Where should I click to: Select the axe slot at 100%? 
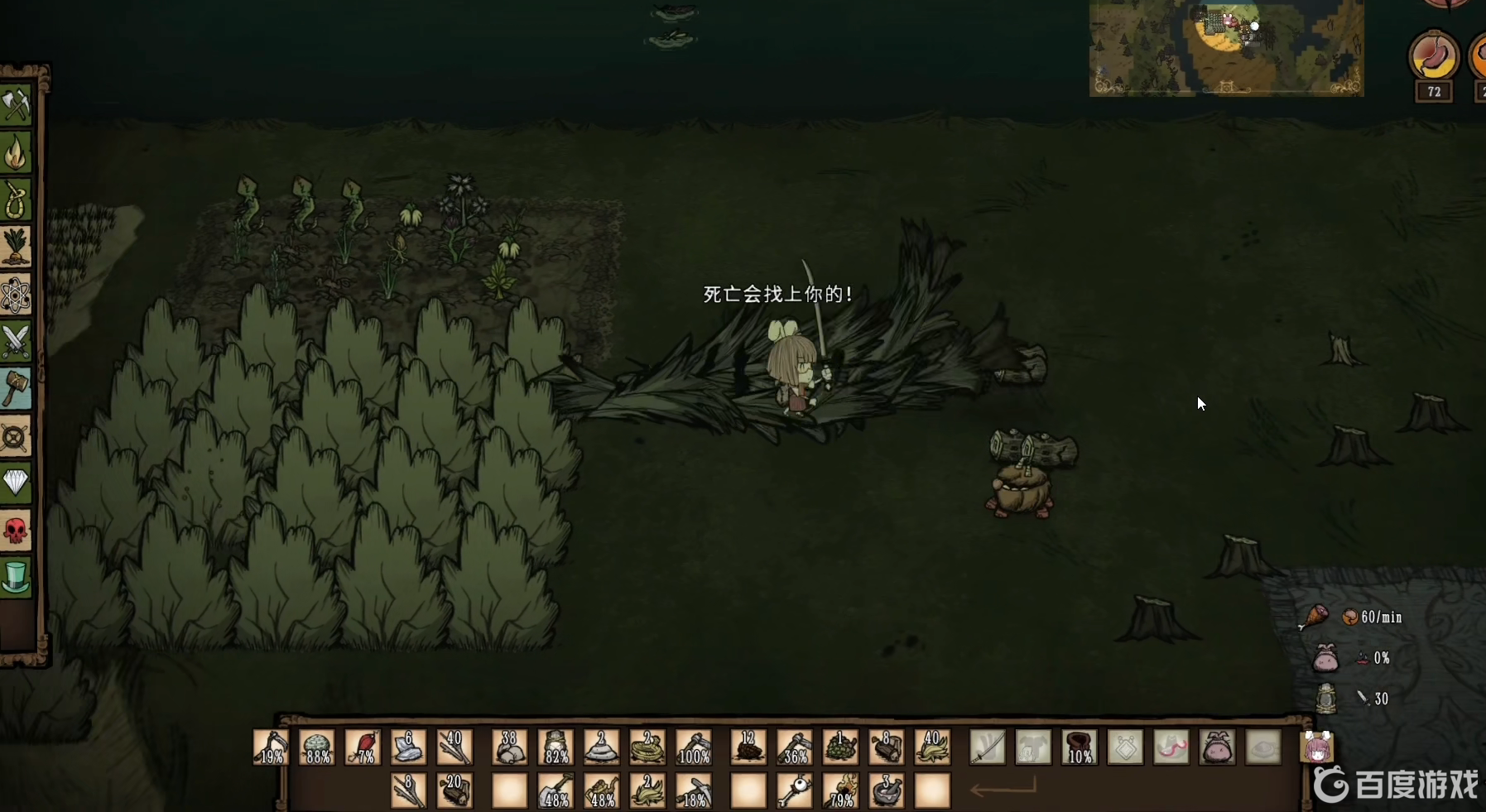tap(694, 747)
